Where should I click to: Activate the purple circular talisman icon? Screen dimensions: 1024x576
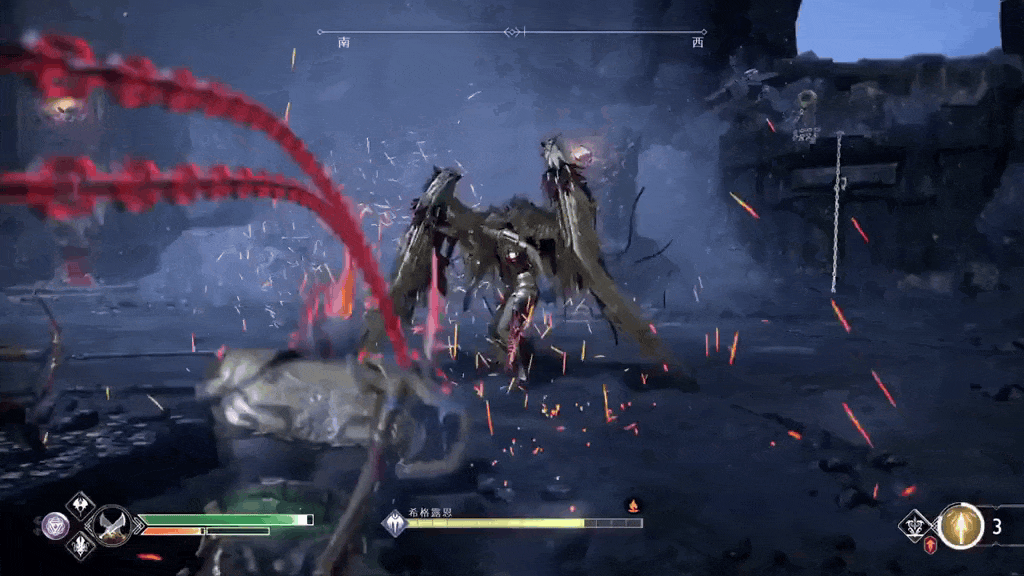tap(54, 523)
